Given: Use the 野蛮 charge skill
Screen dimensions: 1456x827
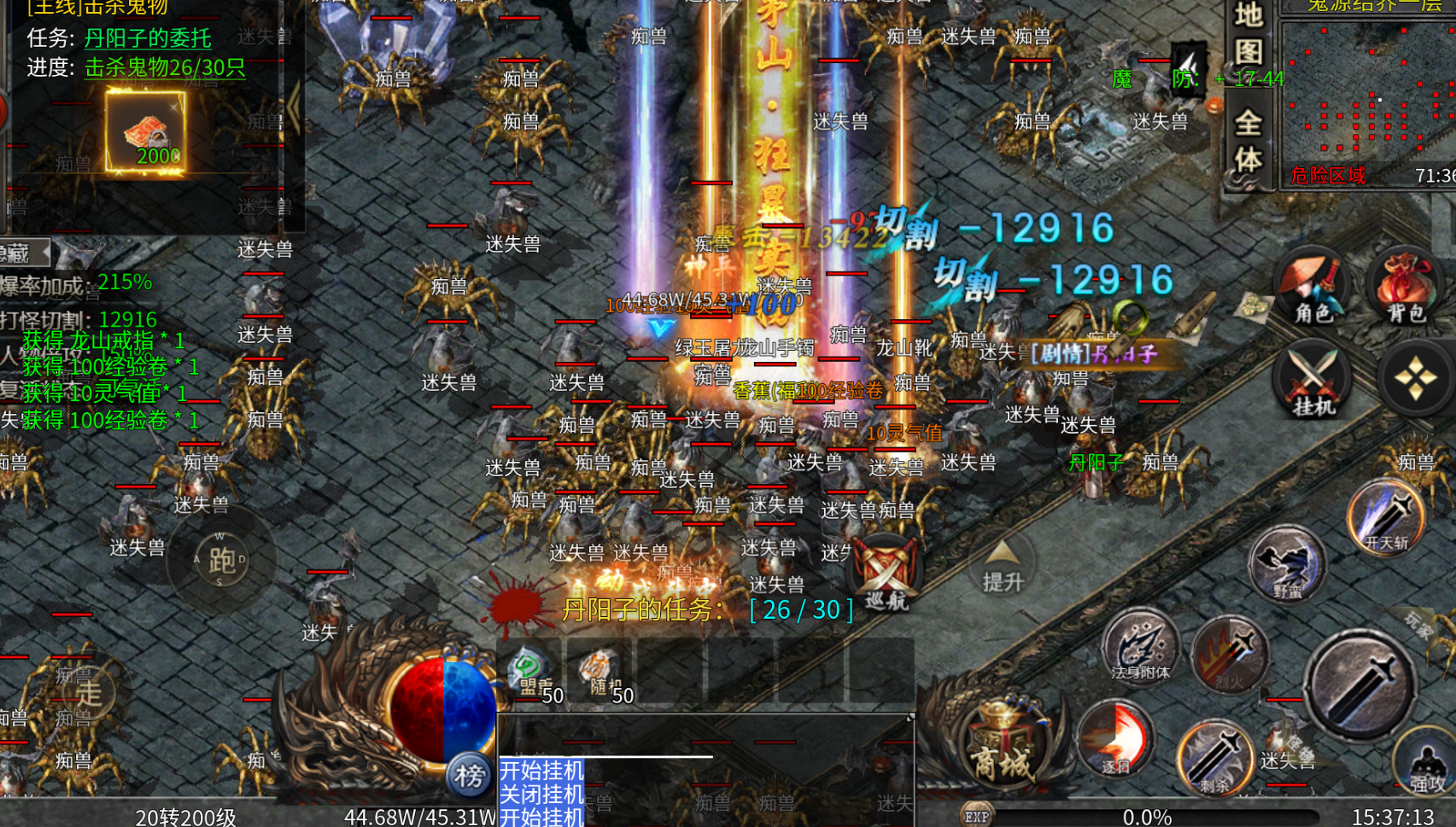Looking at the screenshot, I should tap(1286, 564).
